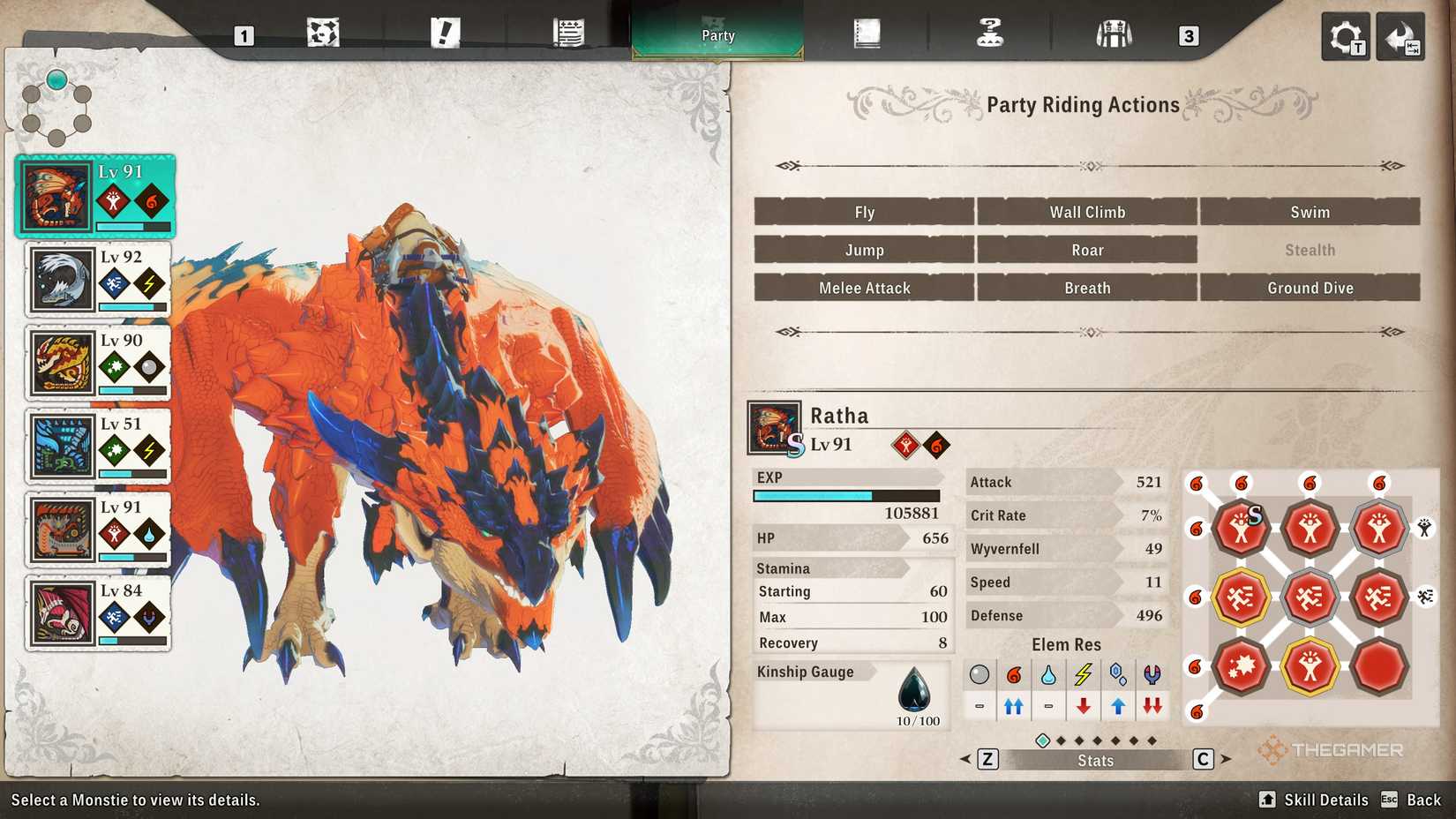Viewport: 1456px width, 819px height.
Task: Switch to the Party tab
Action: (x=717, y=35)
